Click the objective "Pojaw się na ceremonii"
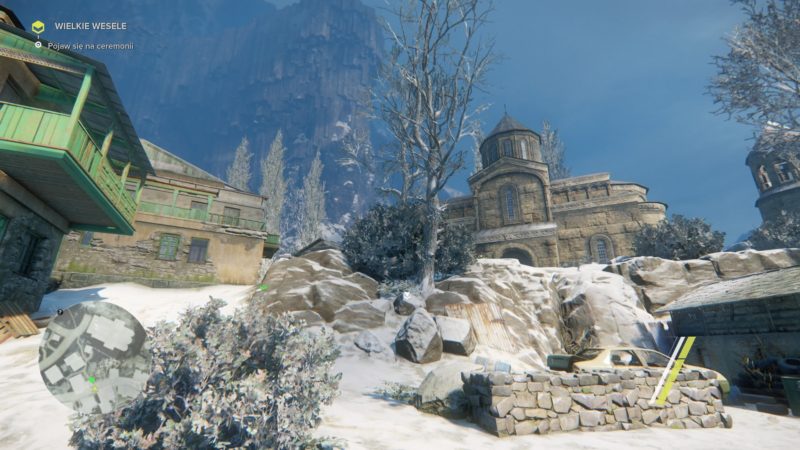The image size is (800, 450). pyautogui.click(x=88, y=46)
